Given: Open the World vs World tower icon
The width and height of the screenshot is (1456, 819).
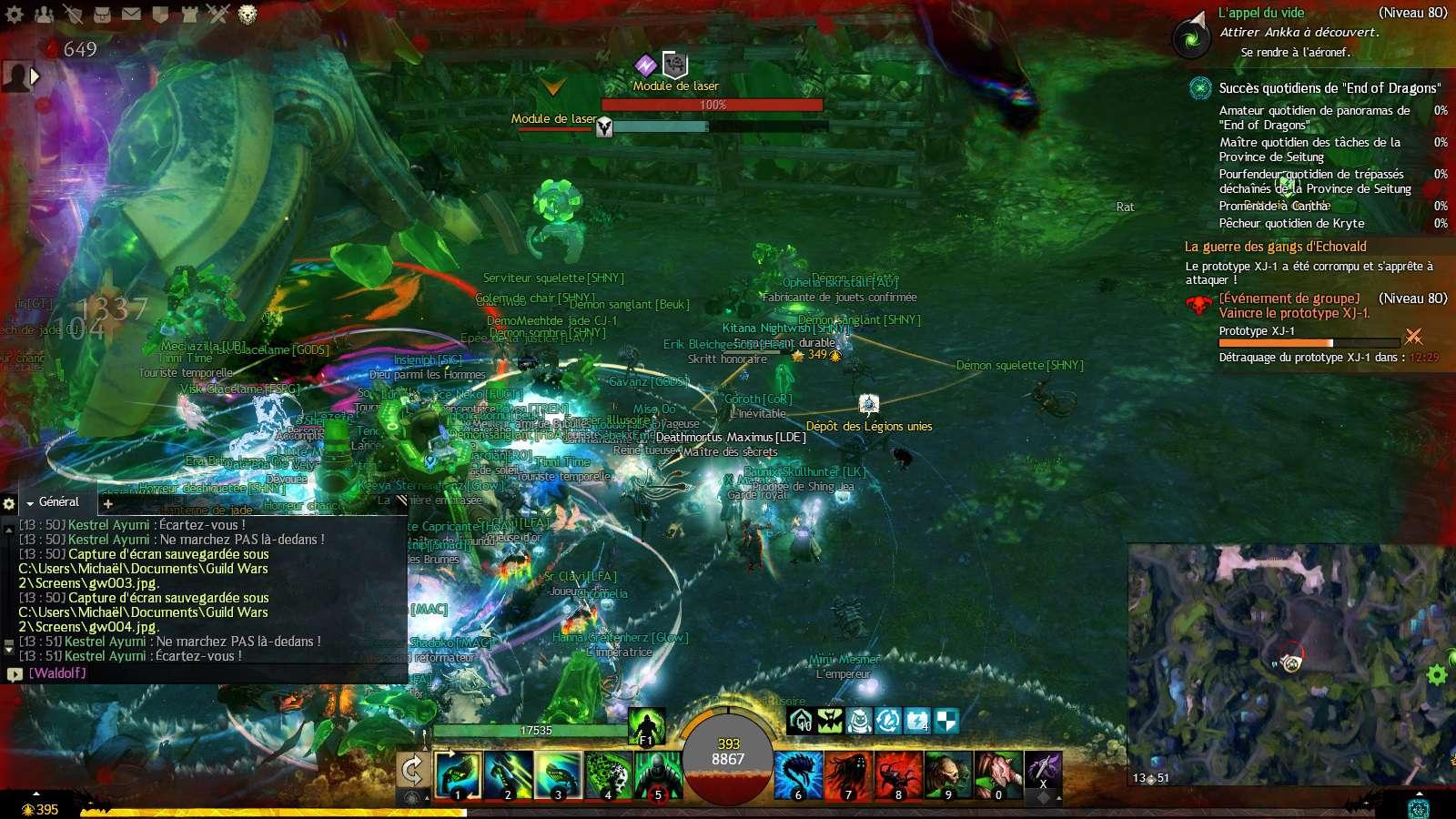Looking at the screenshot, I should click(189, 14).
